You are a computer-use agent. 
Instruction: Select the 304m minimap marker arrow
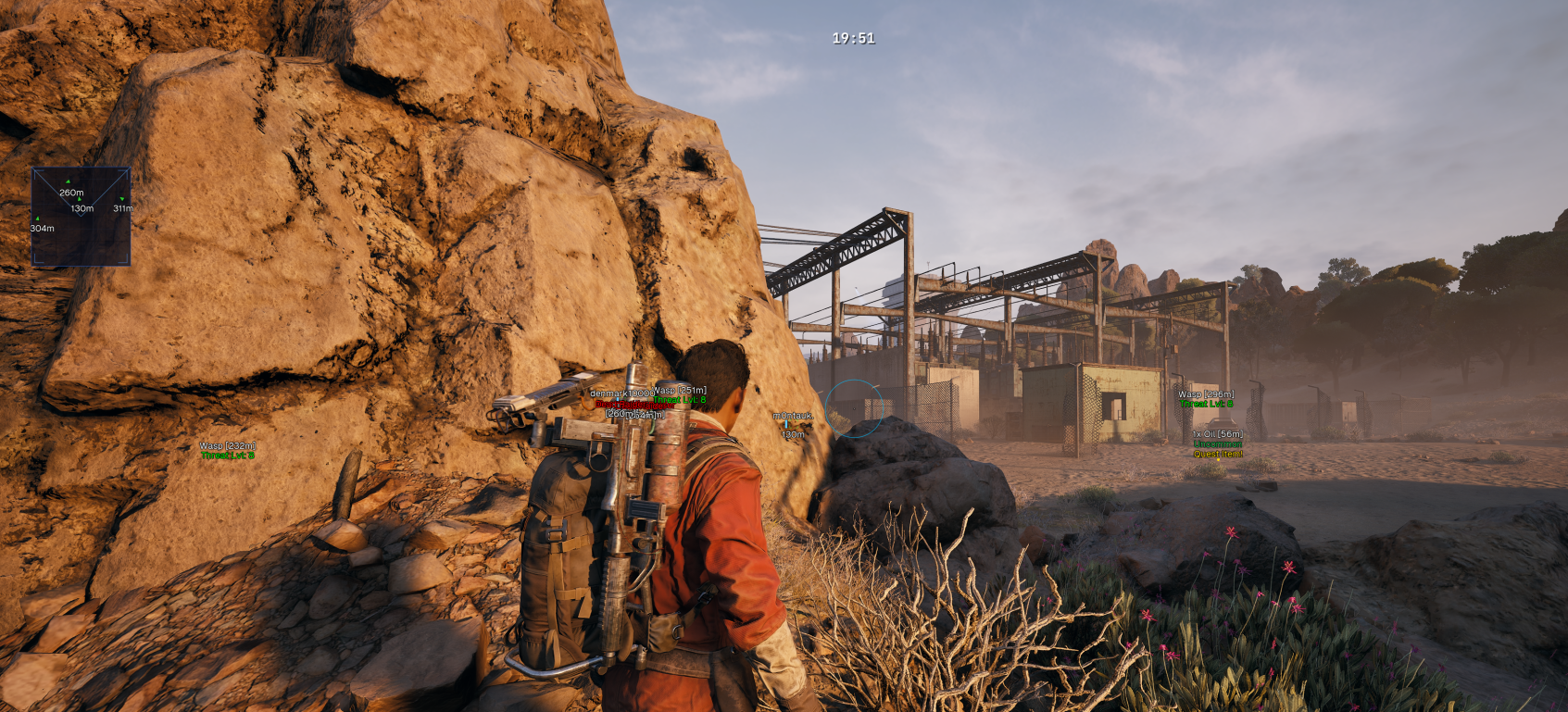tap(37, 218)
